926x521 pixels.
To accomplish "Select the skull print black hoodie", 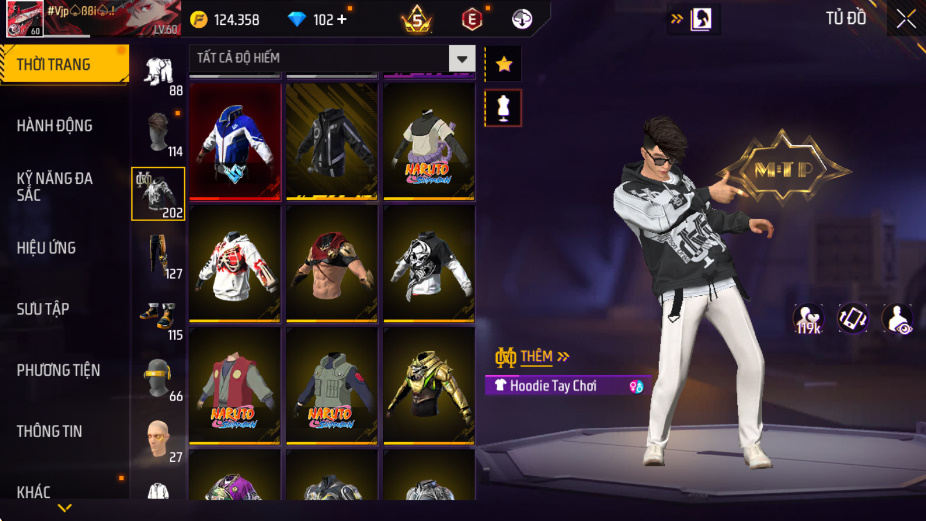I will (429, 263).
